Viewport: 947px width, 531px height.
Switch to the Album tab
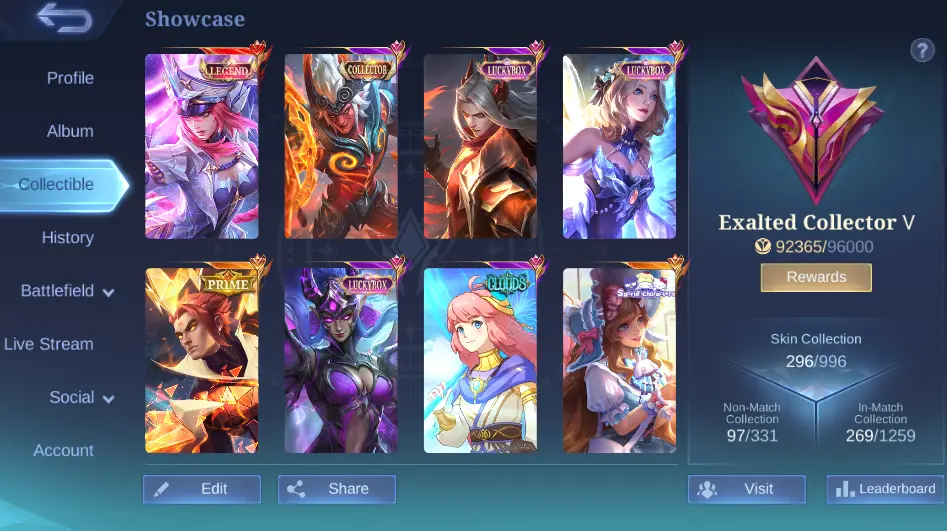70,131
